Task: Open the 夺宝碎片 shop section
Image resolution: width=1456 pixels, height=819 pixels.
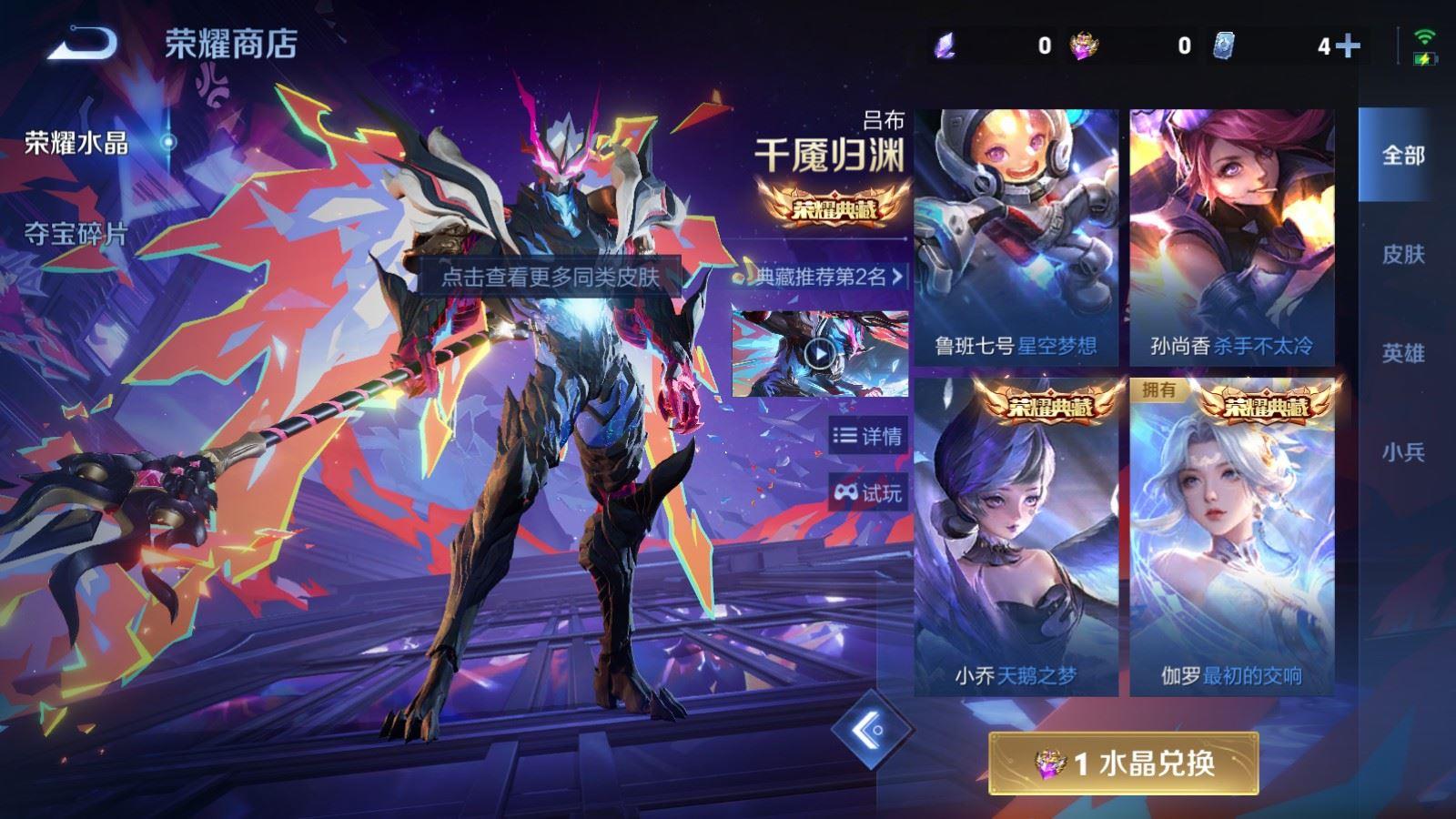Action: pos(76,235)
